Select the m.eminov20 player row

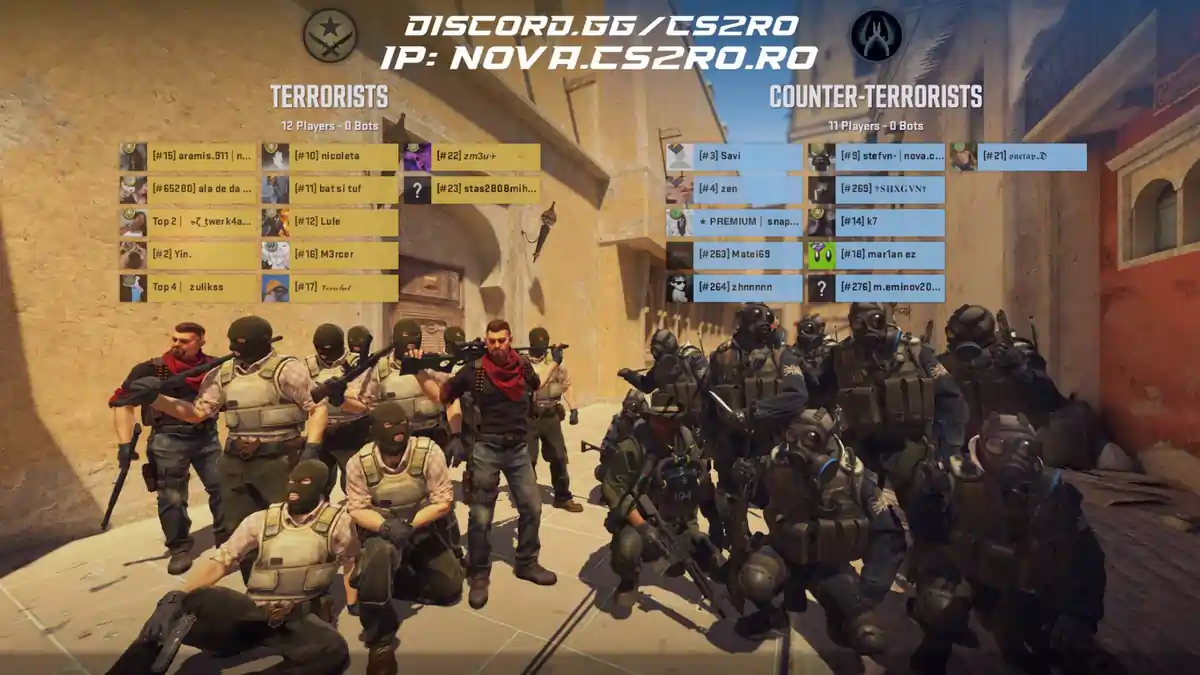(876, 288)
